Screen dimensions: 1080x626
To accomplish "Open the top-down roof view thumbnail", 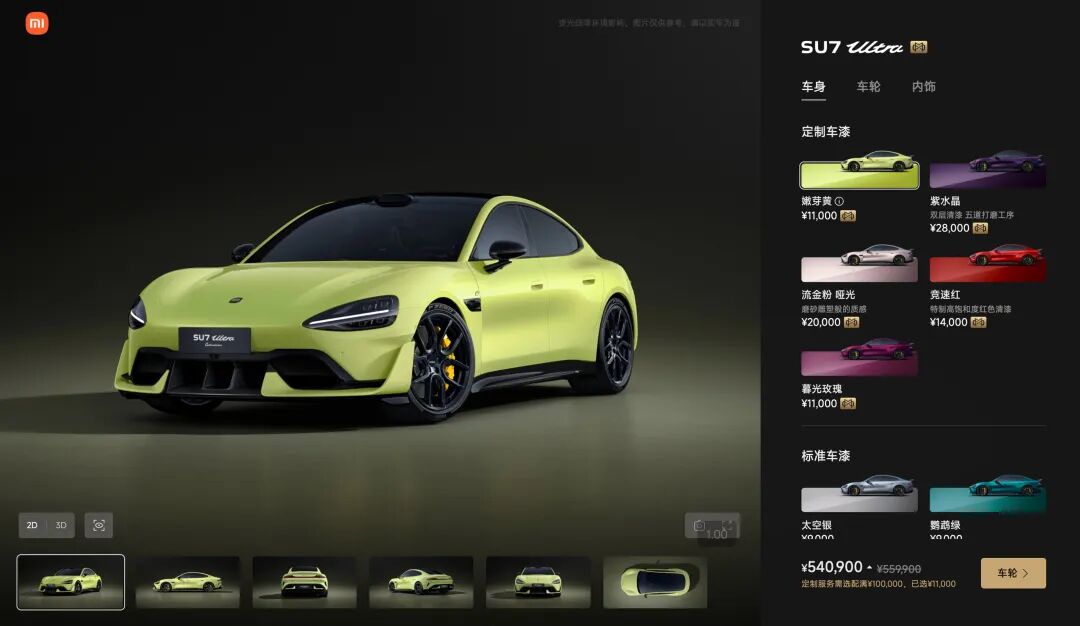I will pyautogui.click(x=655, y=582).
